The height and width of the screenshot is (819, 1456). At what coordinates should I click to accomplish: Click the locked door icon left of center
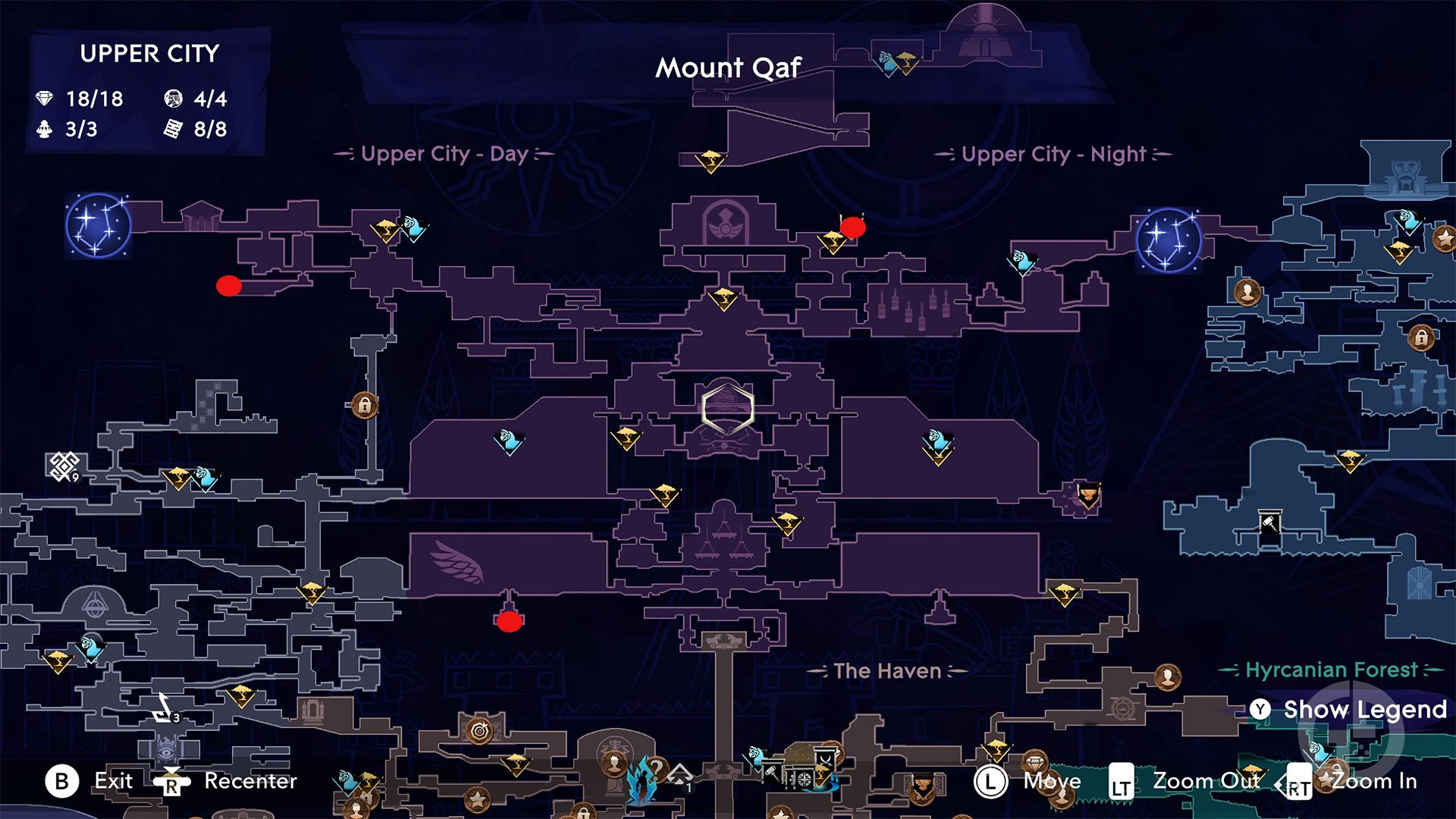(365, 406)
